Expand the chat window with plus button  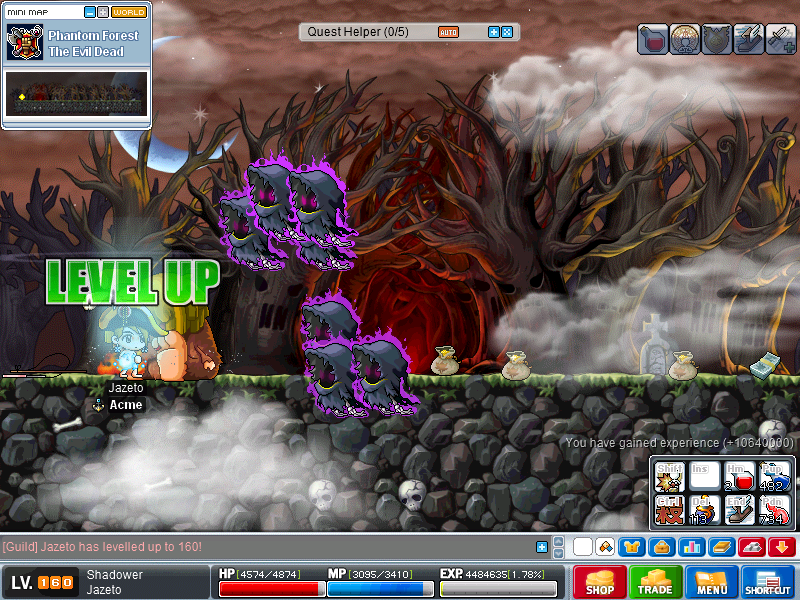542,547
